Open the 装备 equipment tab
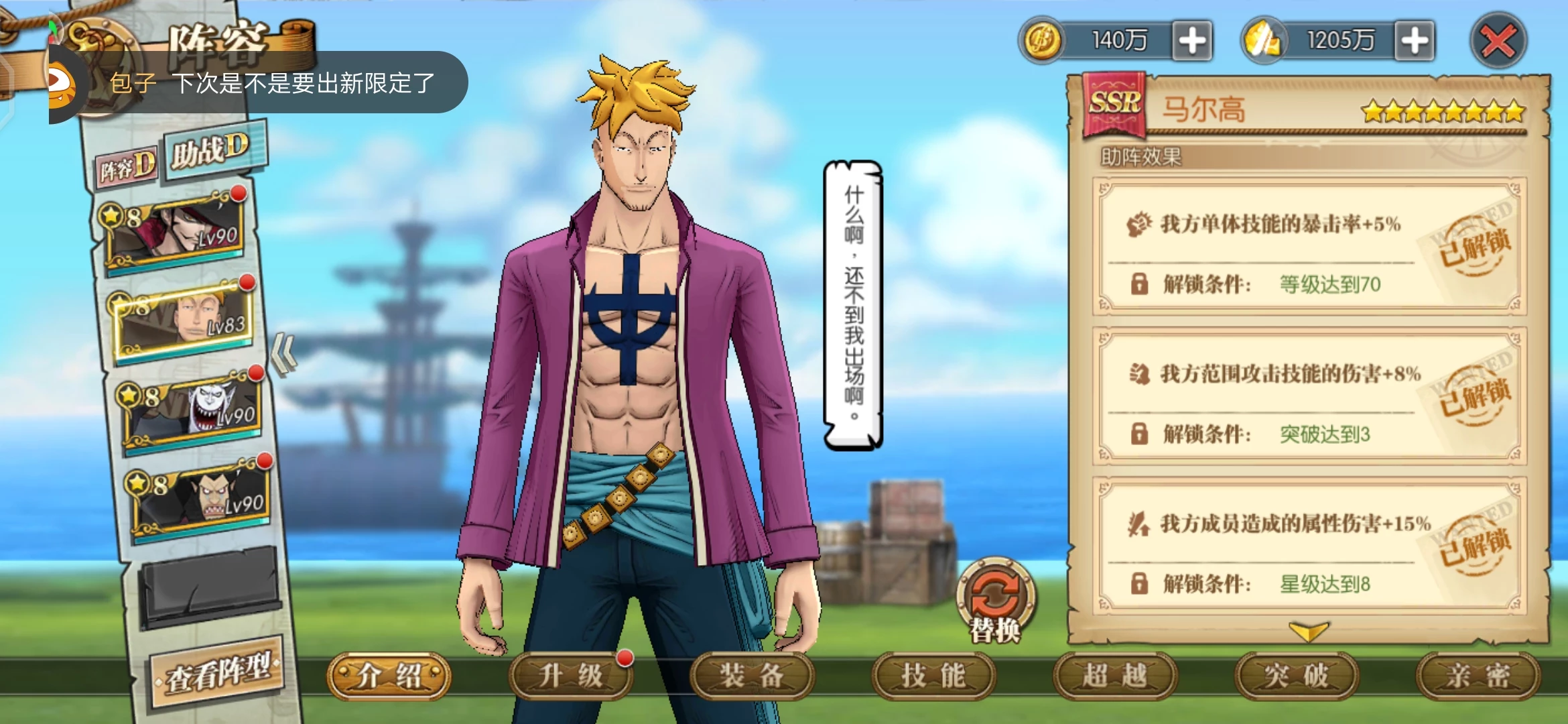This screenshot has height=724, width=1568. coord(752,676)
